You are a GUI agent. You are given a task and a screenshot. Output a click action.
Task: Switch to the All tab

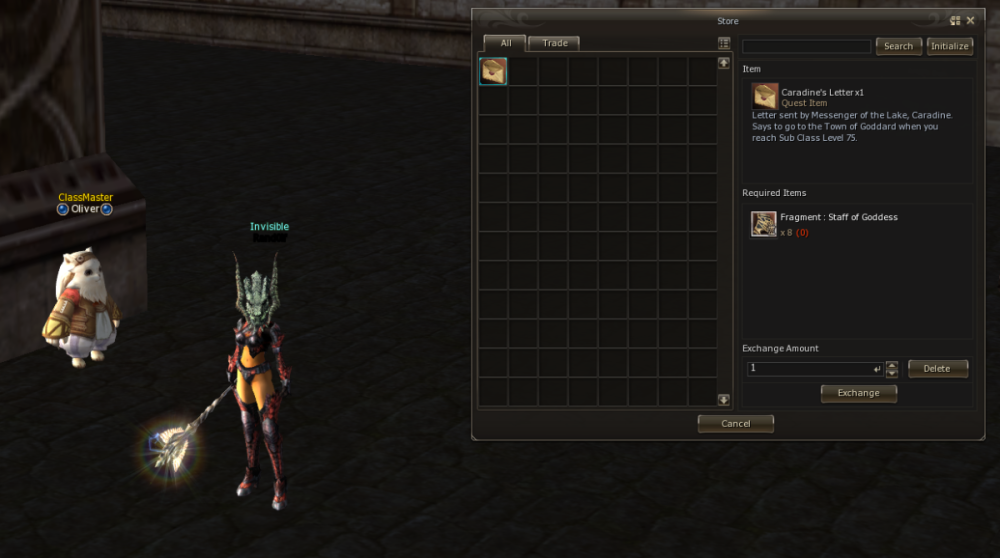506,43
